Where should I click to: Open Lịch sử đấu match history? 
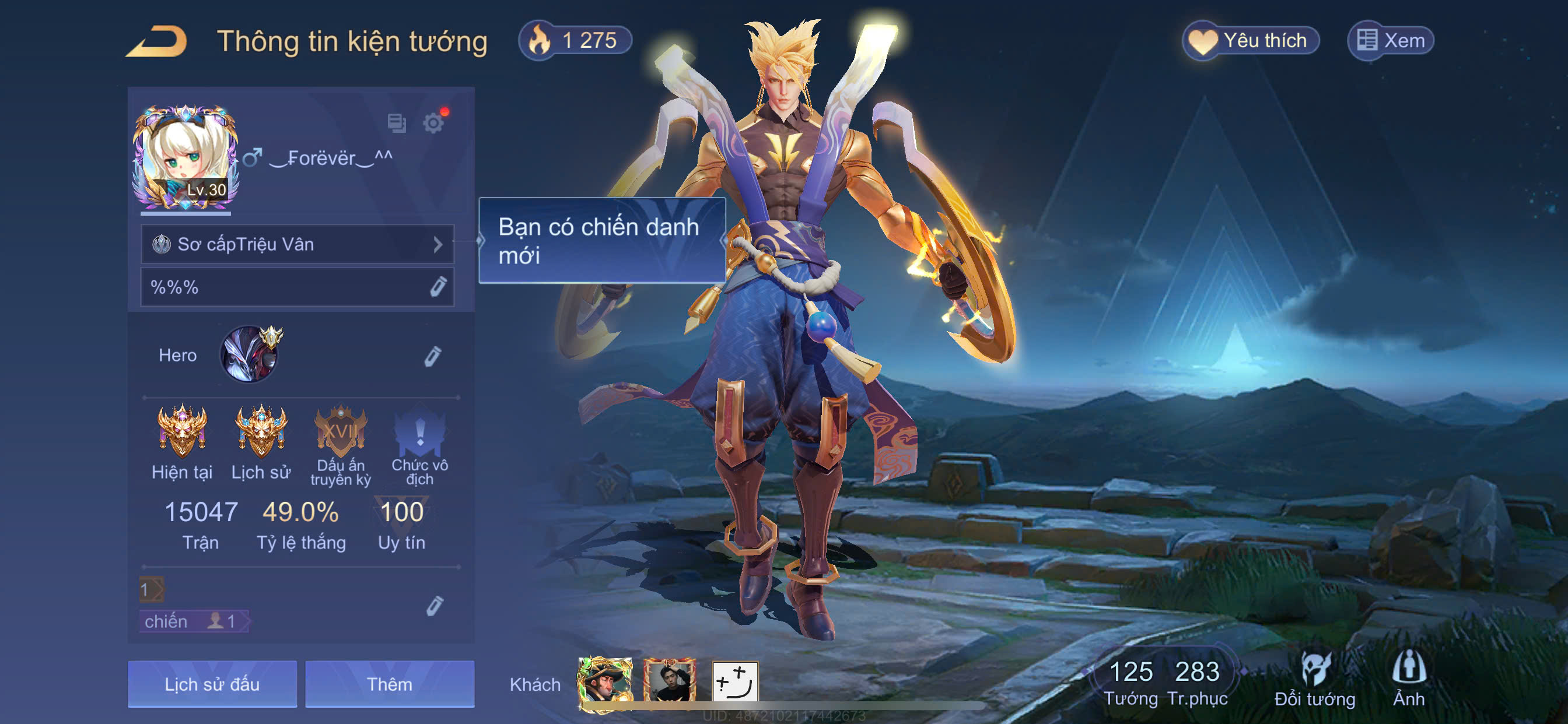(212, 684)
